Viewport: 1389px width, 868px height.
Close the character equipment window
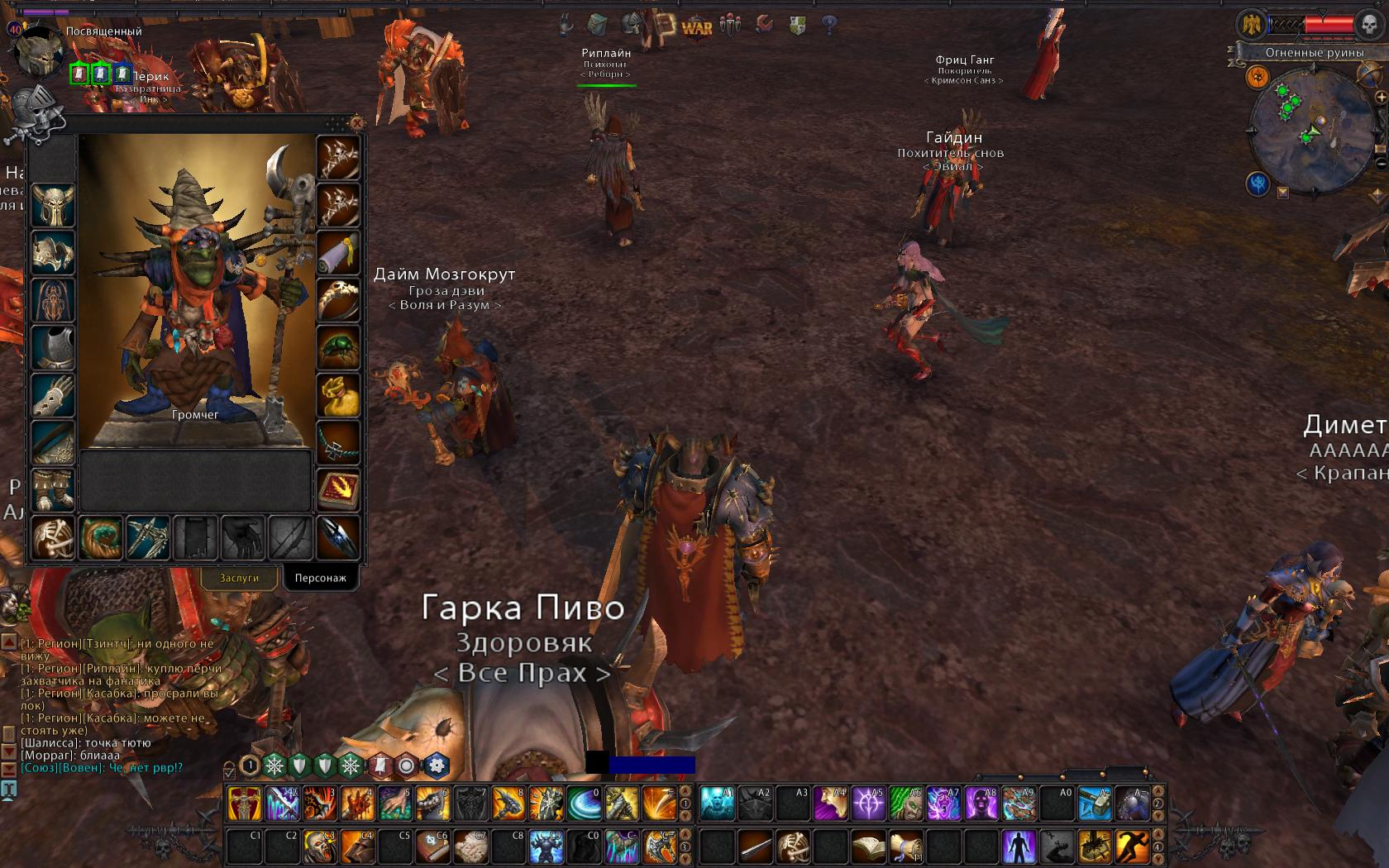pyautogui.click(x=356, y=123)
